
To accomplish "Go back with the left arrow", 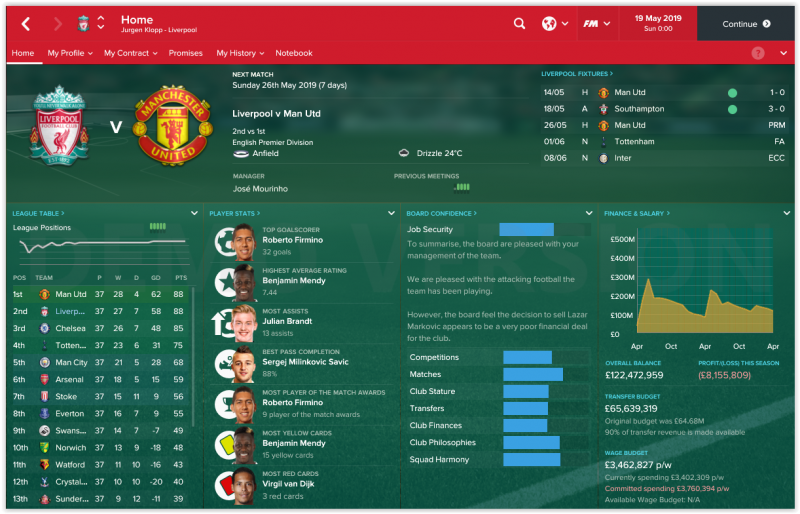I will coord(26,24).
